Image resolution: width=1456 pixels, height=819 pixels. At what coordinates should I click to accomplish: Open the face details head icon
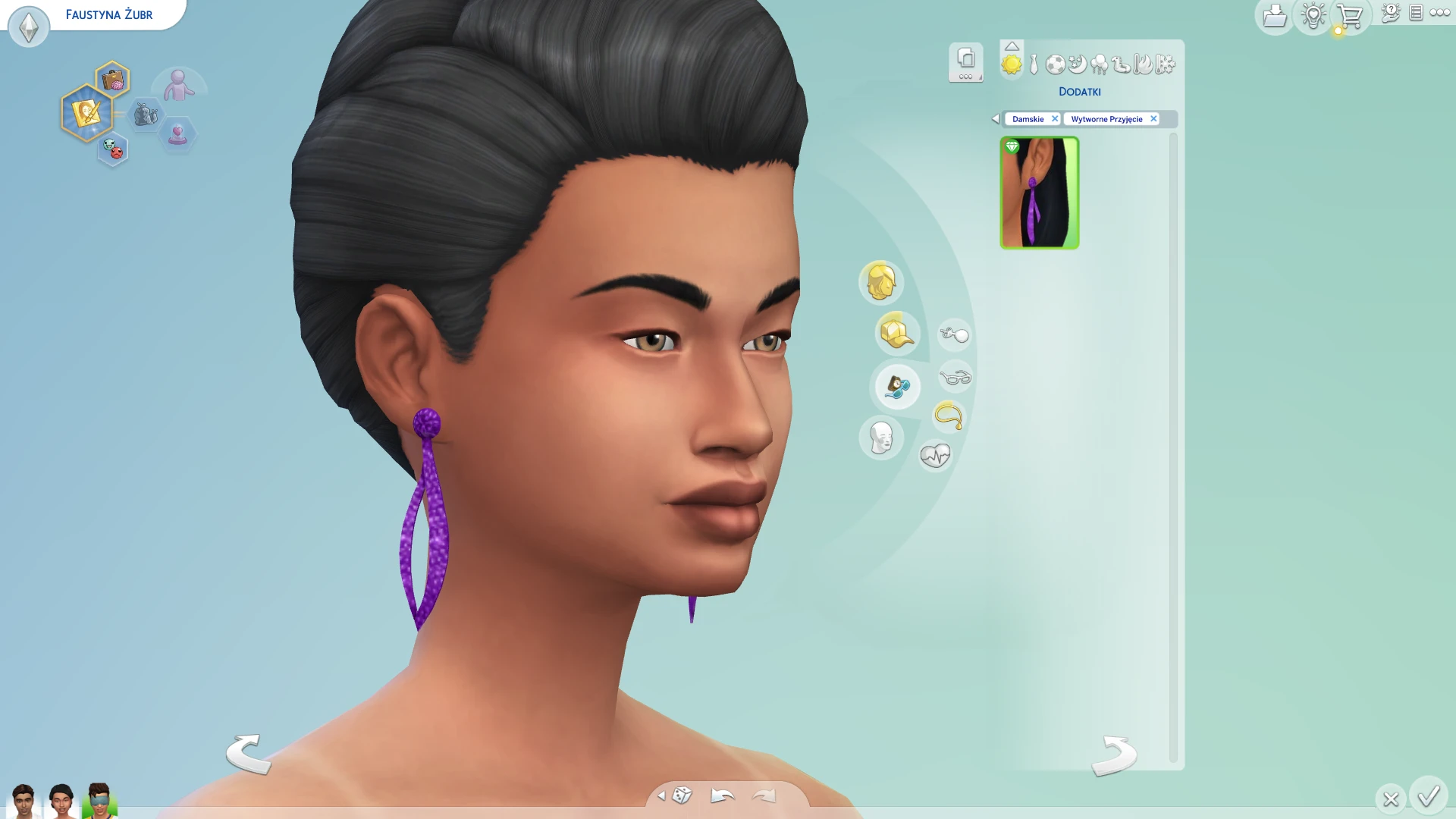click(x=880, y=438)
